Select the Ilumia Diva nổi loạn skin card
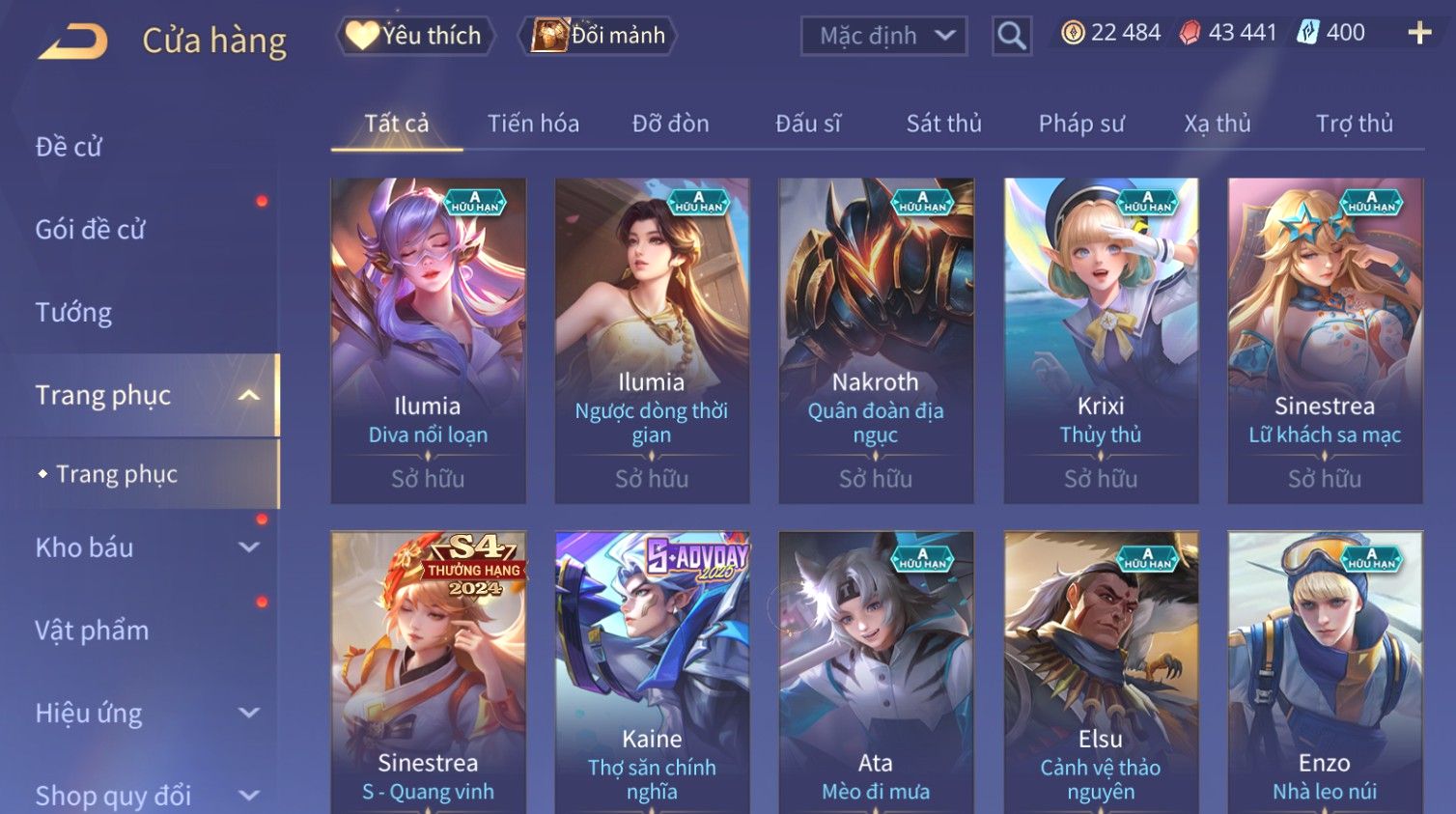 tap(428, 340)
